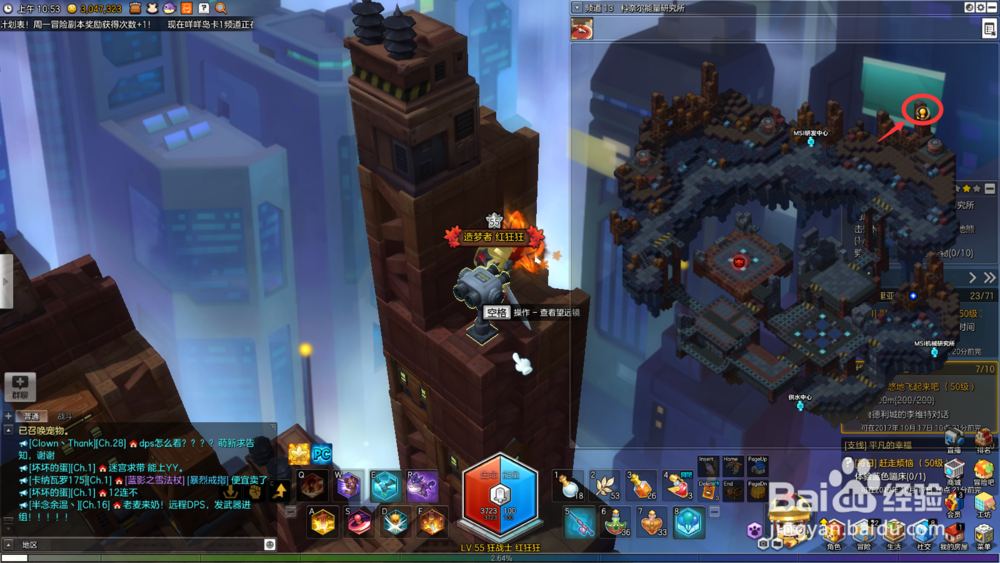Viewport: 1000px width, 563px height.
Task: Select the highlighted marker on the minimap
Action: pos(921,111)
